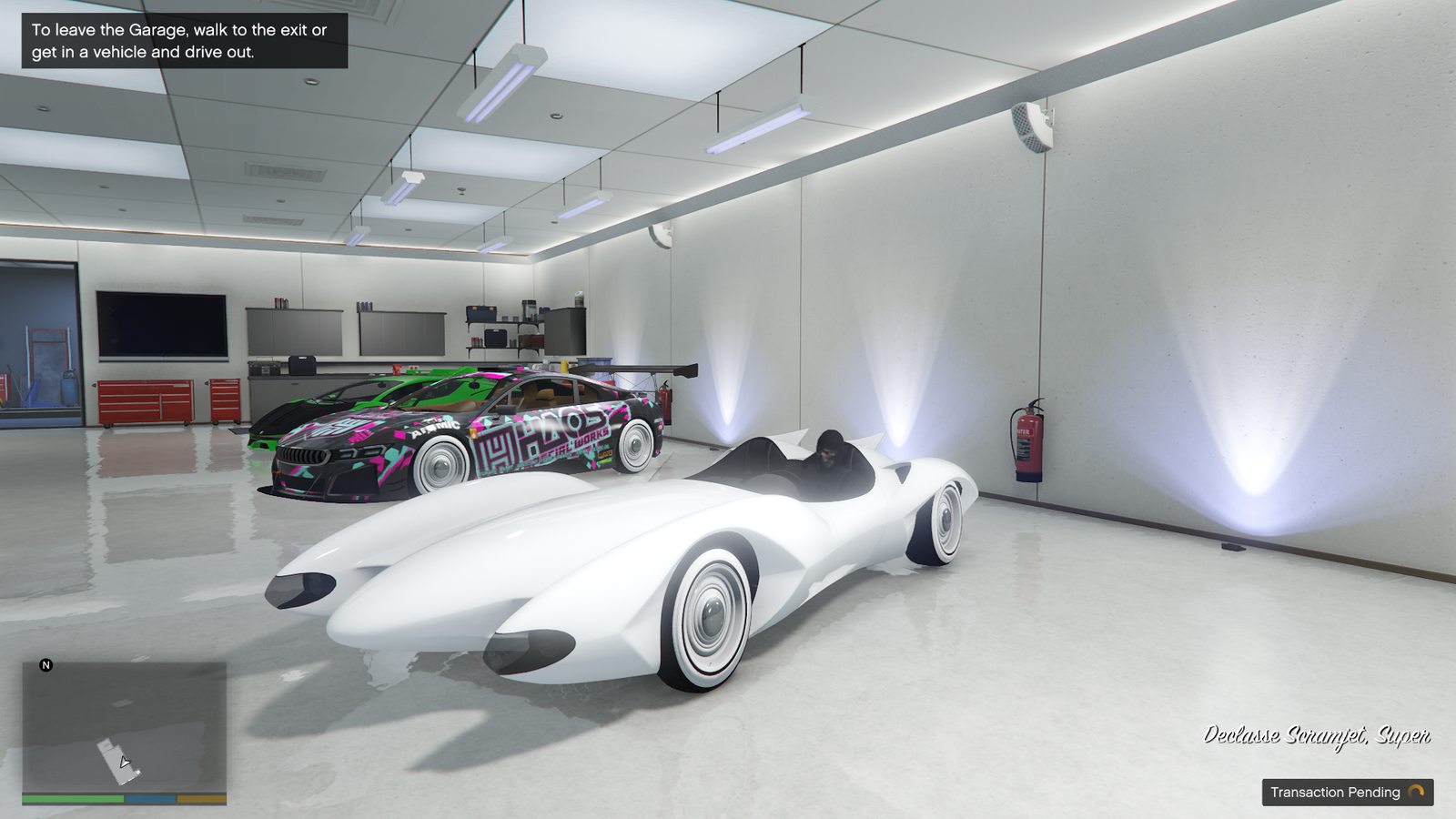
Task: Click the leave Garage help tooltip
Action: coord(184,41)
